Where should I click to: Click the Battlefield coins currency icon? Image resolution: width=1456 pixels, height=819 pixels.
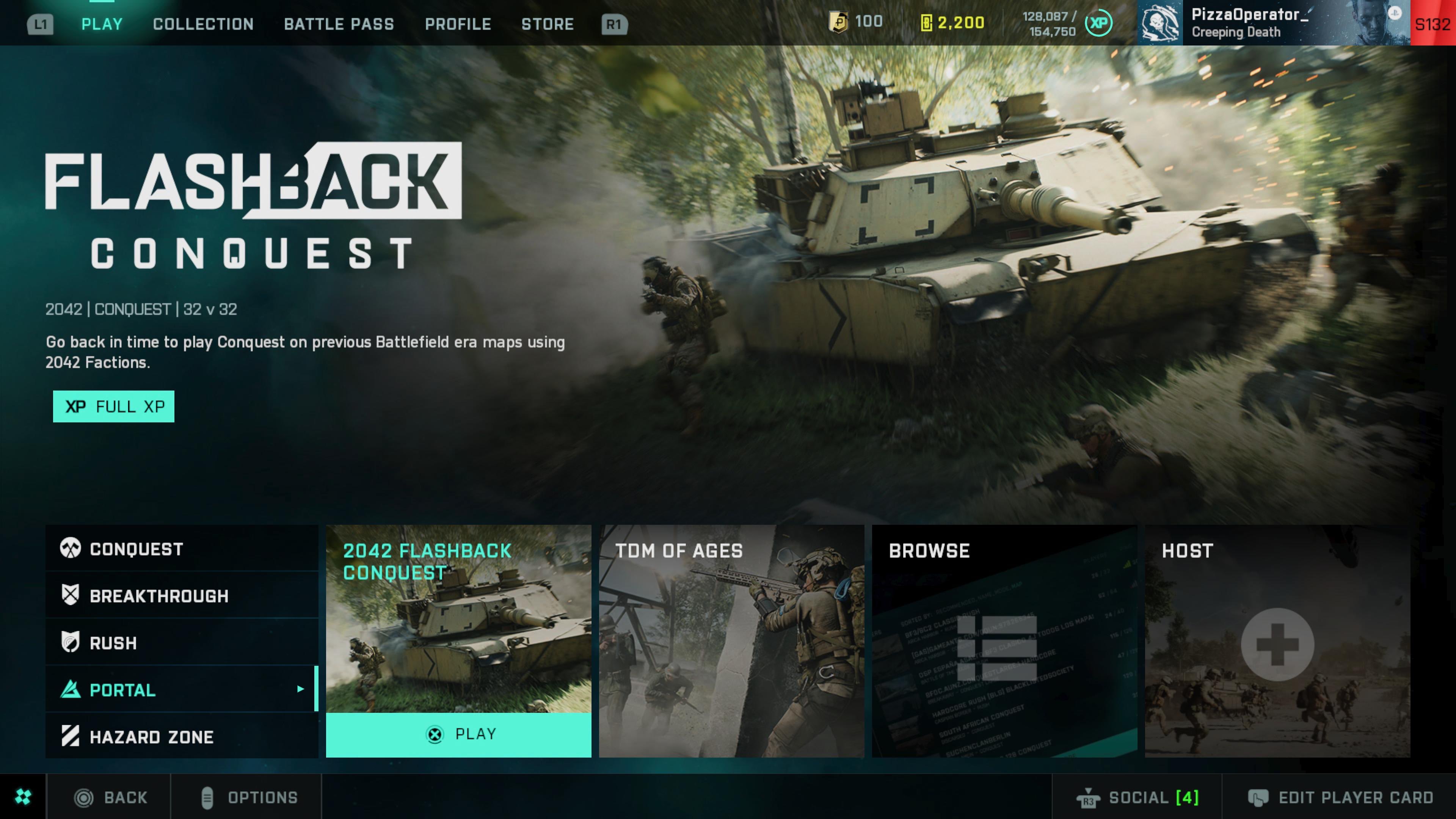point(838,22)
